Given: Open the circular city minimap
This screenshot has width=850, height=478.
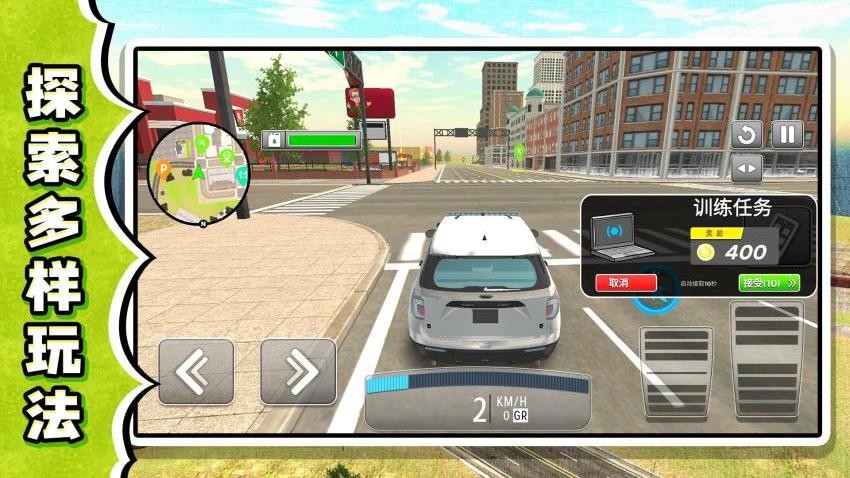Looking at the screenshot, I should point(198,172).
